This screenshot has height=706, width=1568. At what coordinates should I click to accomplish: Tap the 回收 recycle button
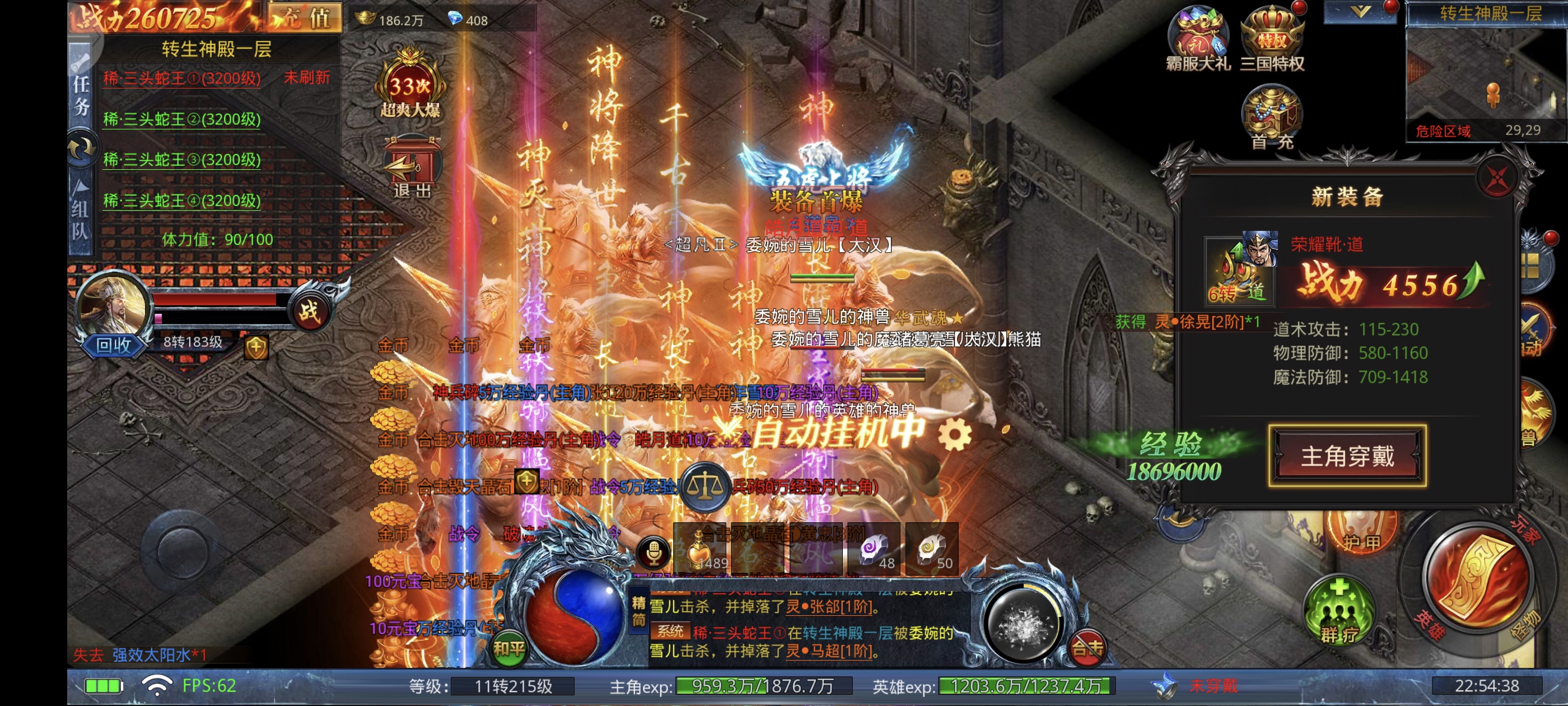[113, 345]
